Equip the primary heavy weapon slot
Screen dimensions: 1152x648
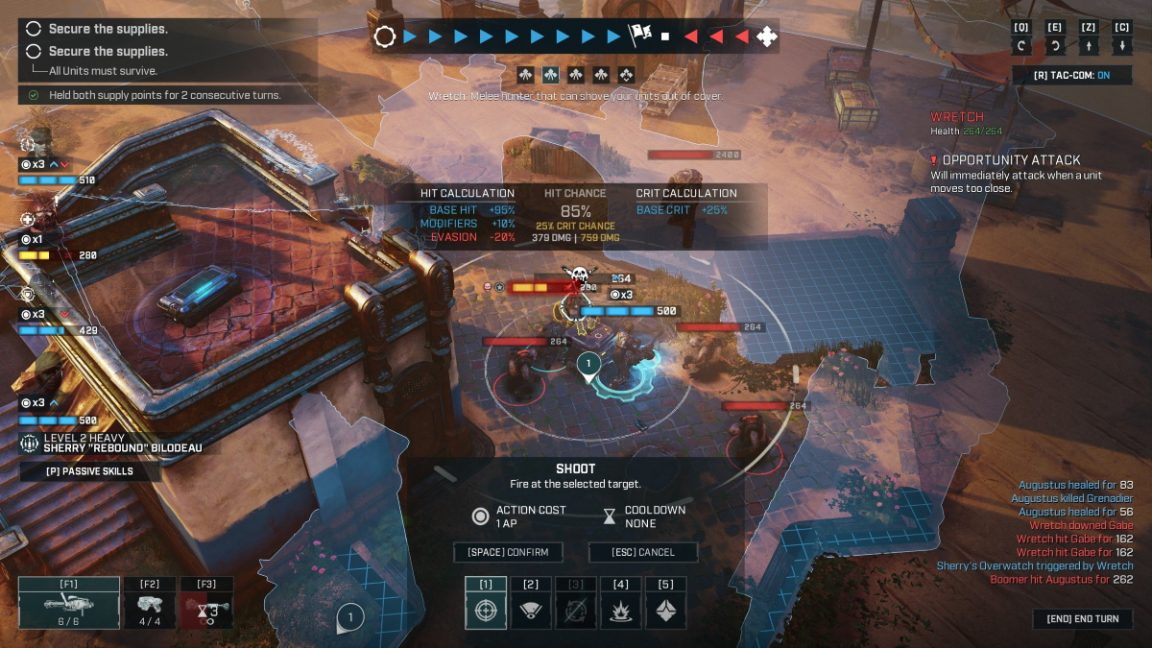pyautogui.click(x=69, y=604)
